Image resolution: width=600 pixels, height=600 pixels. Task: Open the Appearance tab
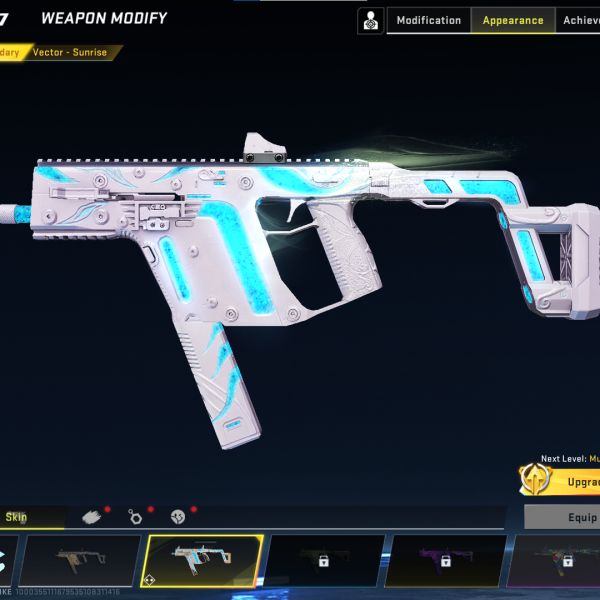[512, 20]
